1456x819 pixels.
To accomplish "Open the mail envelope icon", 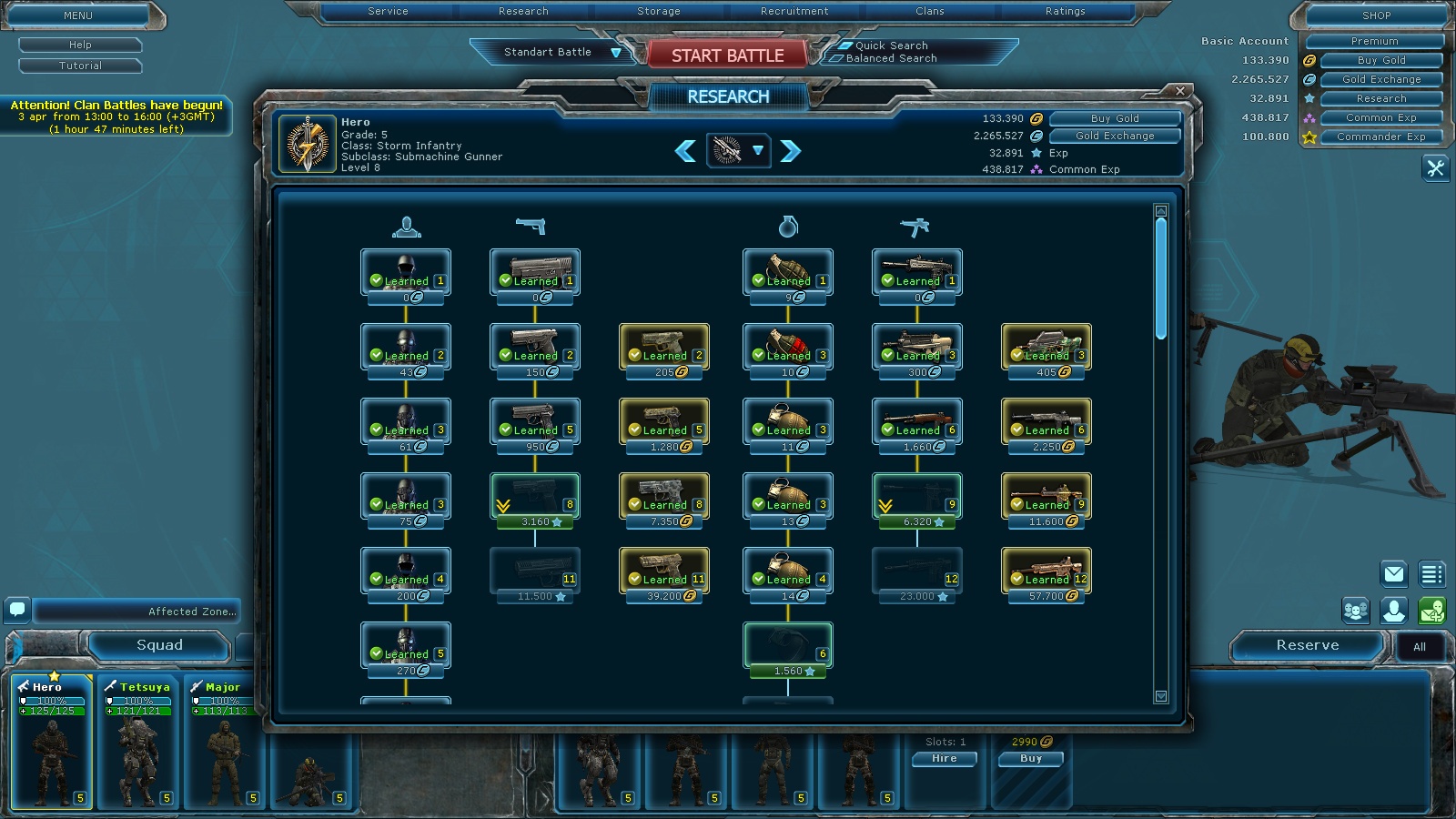I will (1393, 573).
